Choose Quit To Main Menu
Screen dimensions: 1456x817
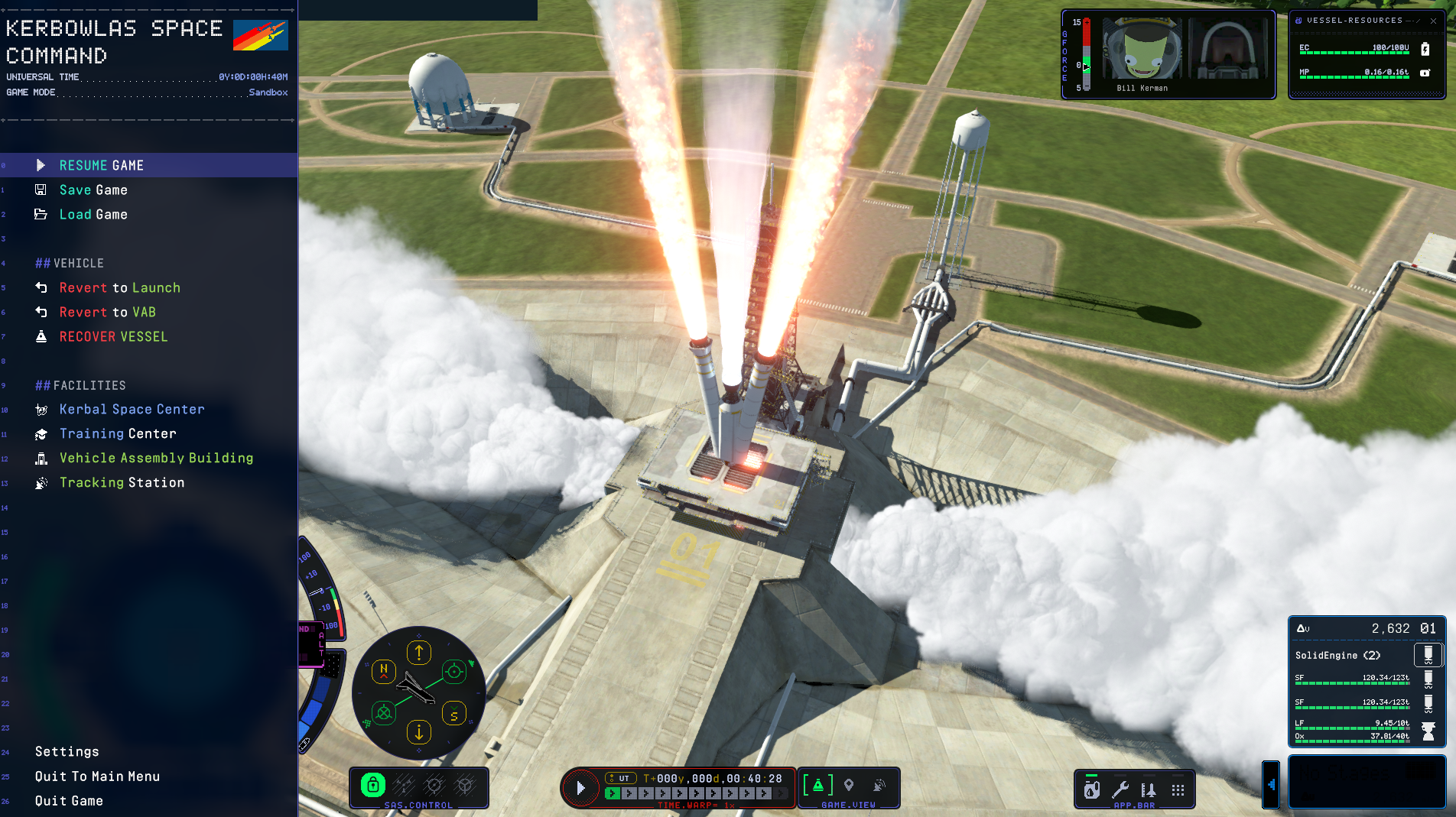coord(97,776)
